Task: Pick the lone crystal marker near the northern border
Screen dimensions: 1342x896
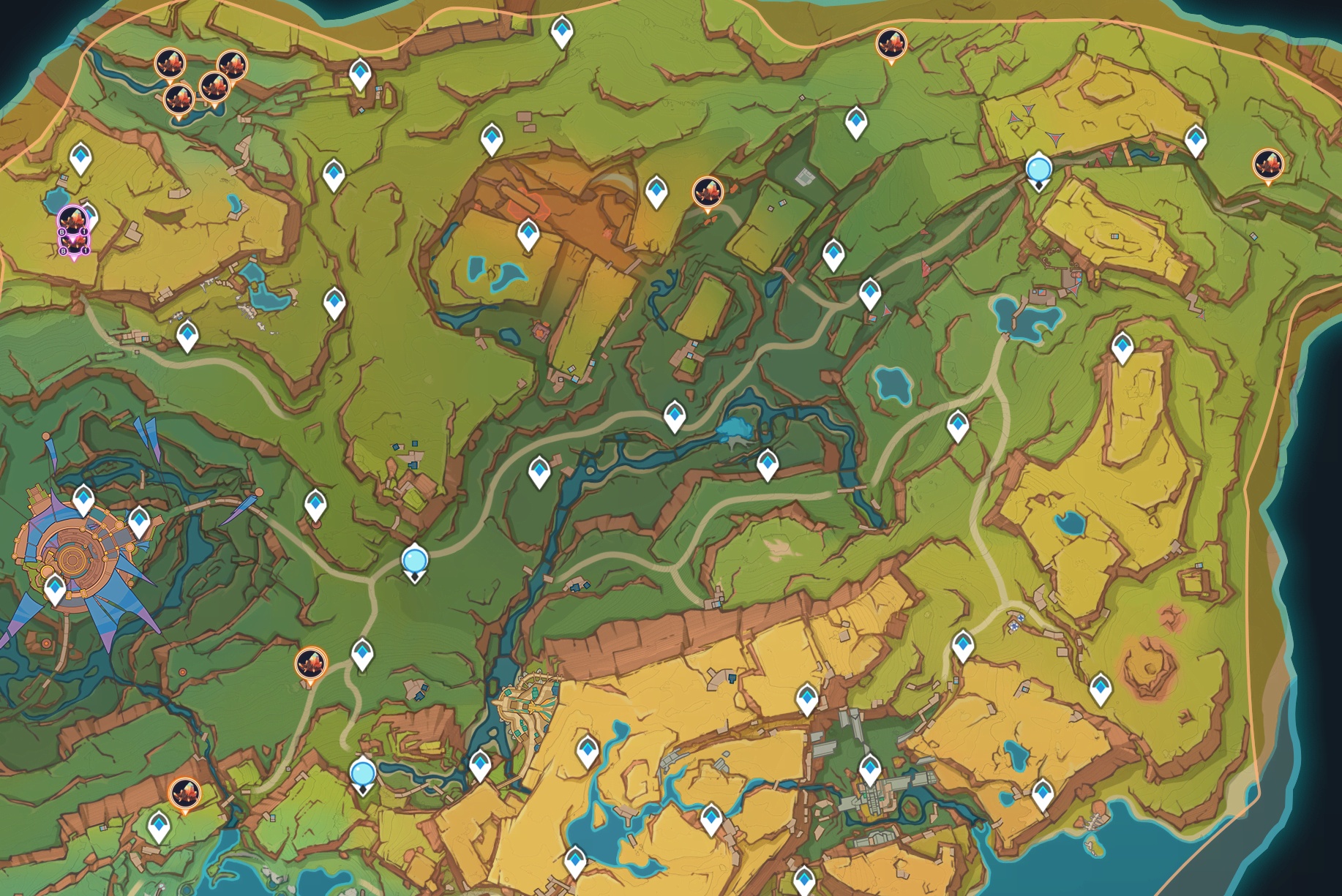Action: [891, 44]
